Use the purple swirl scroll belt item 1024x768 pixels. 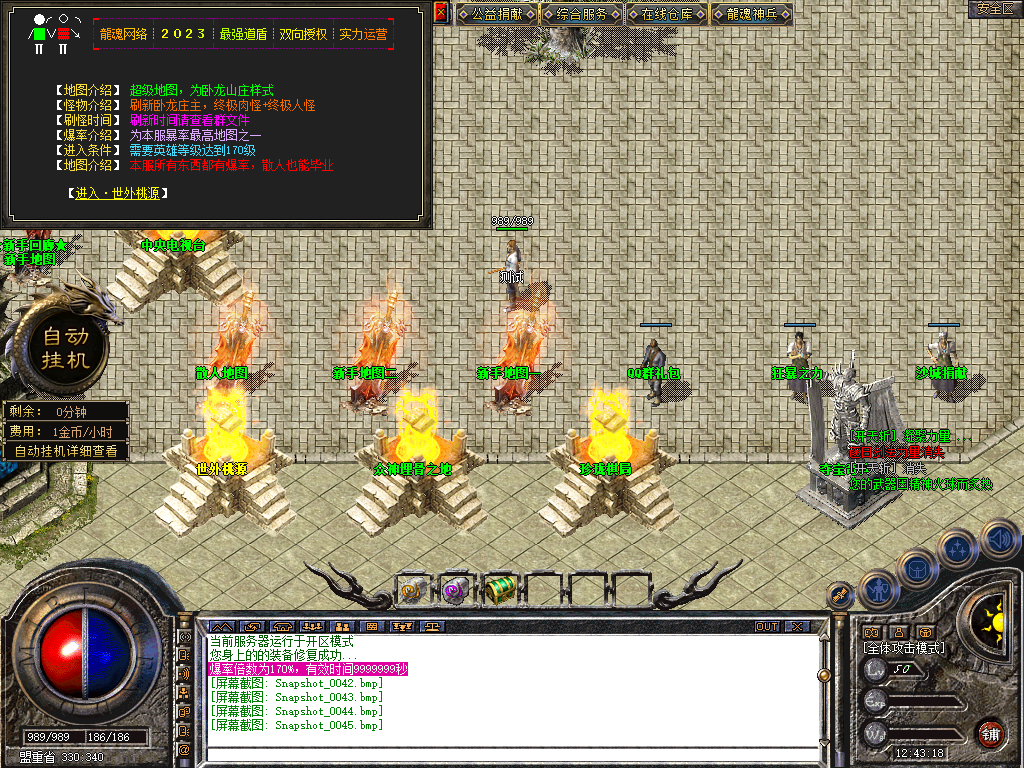(x=456, y=591)
